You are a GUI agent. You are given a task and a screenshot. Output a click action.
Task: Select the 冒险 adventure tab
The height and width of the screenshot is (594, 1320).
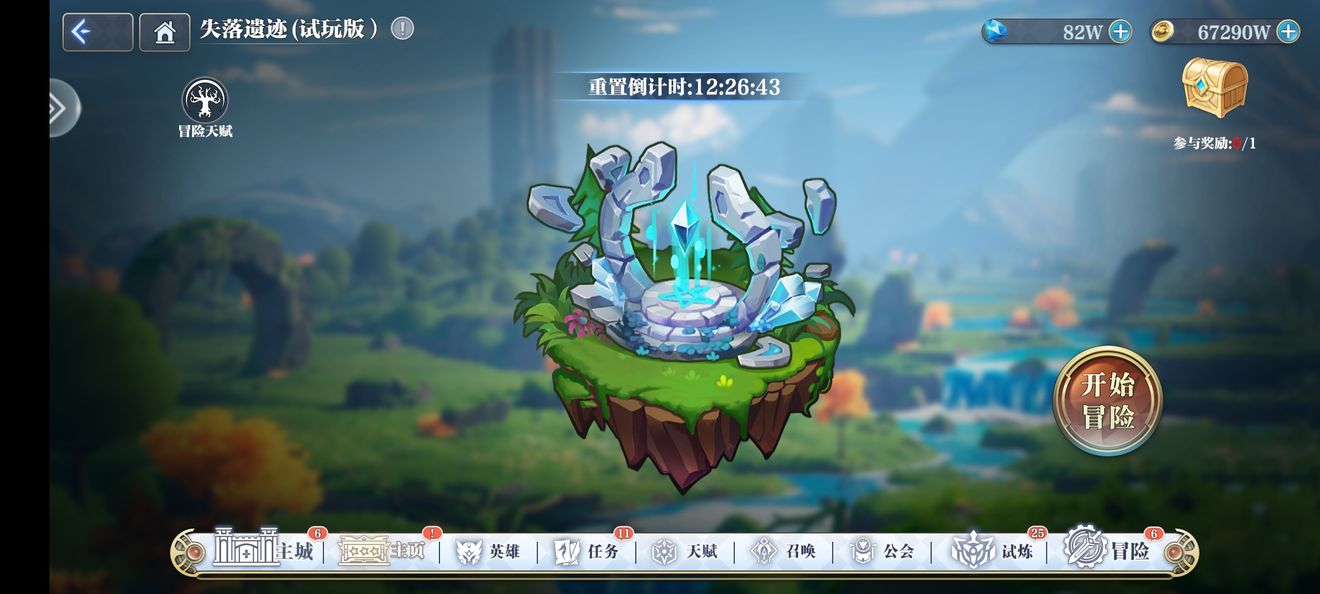coord(1110,550)
